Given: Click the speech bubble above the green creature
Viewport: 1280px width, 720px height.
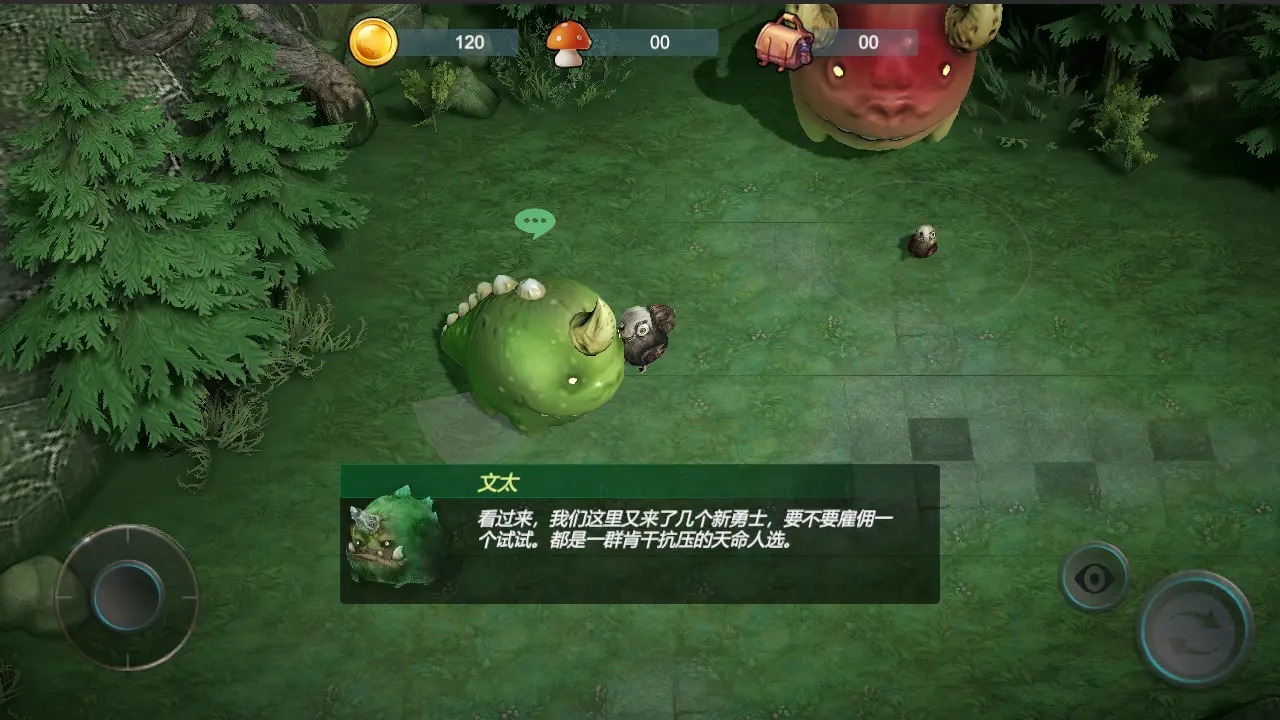Looking at the screenshot, I should click(536, 221).
